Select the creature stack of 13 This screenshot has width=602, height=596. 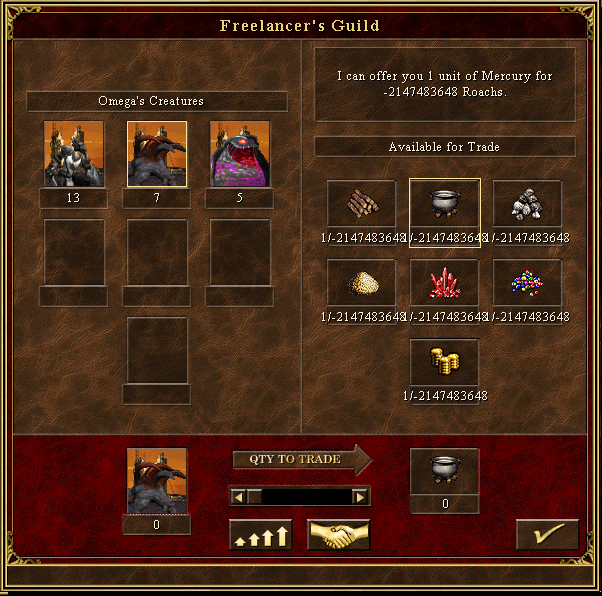coord(74,154)
